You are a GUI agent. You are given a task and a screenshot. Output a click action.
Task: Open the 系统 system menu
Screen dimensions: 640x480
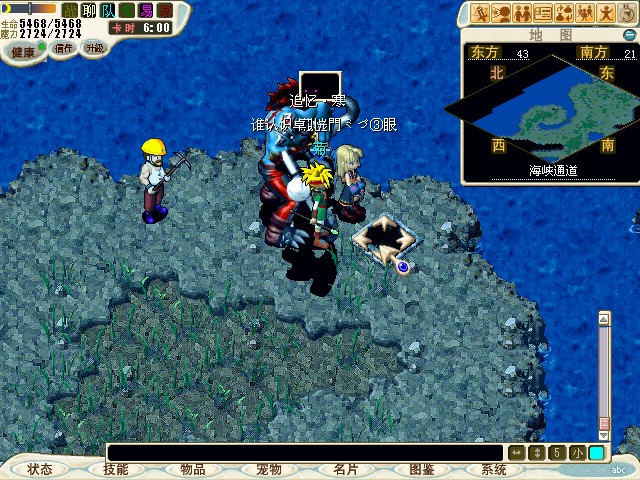pyautogui.click(x=494, y=469)
